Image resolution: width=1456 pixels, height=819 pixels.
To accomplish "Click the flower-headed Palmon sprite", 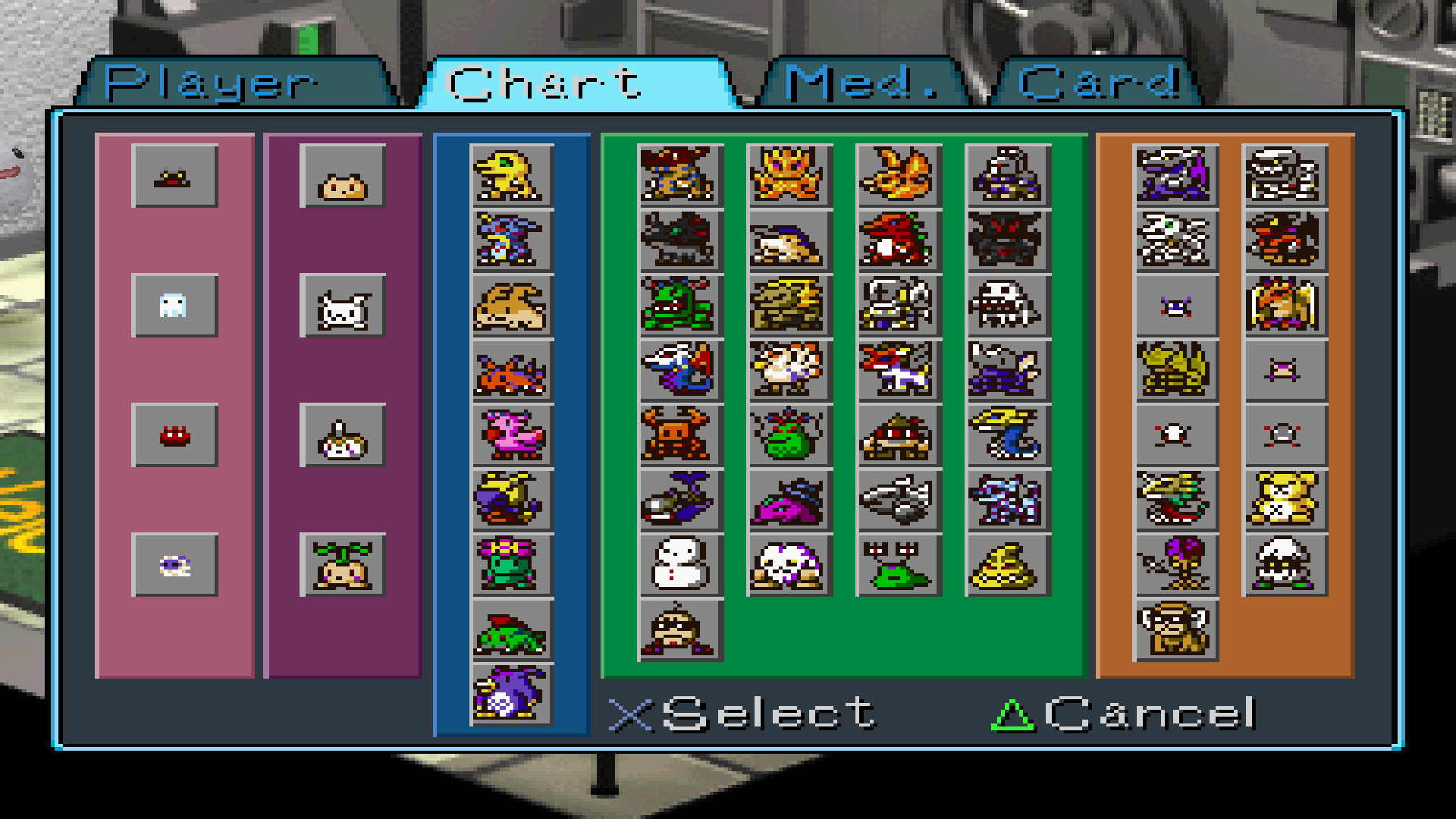I will pos(510,565).
